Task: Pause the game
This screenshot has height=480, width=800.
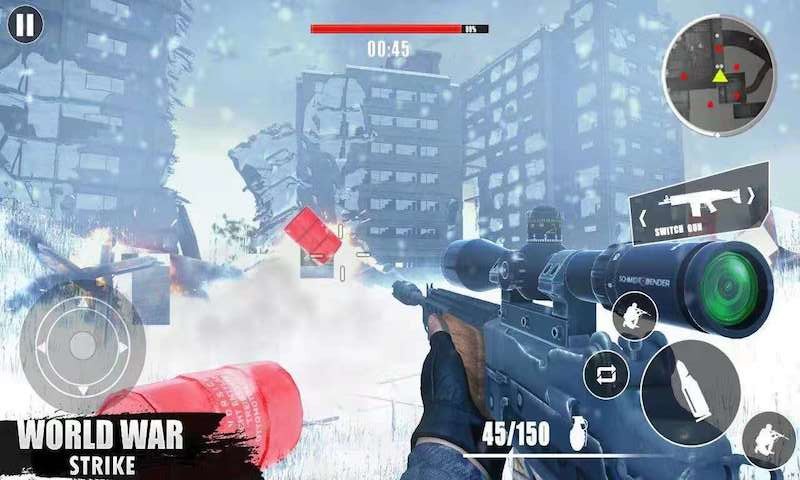Action: coord(25,24)
